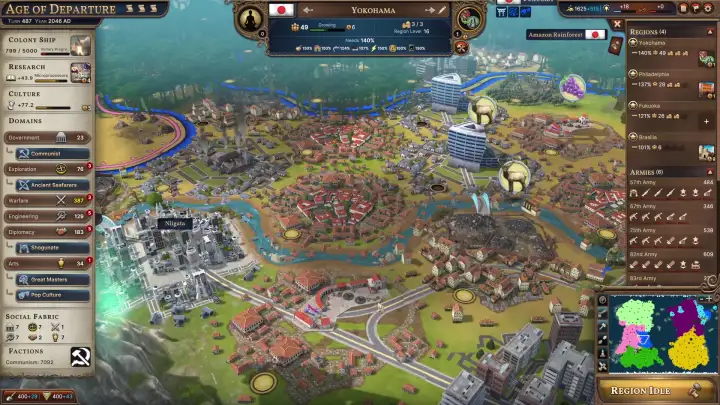The height and width of the screenshot is (405, 720).
Task: Choose the Shogunate entry
Action: tap(52, 247)
